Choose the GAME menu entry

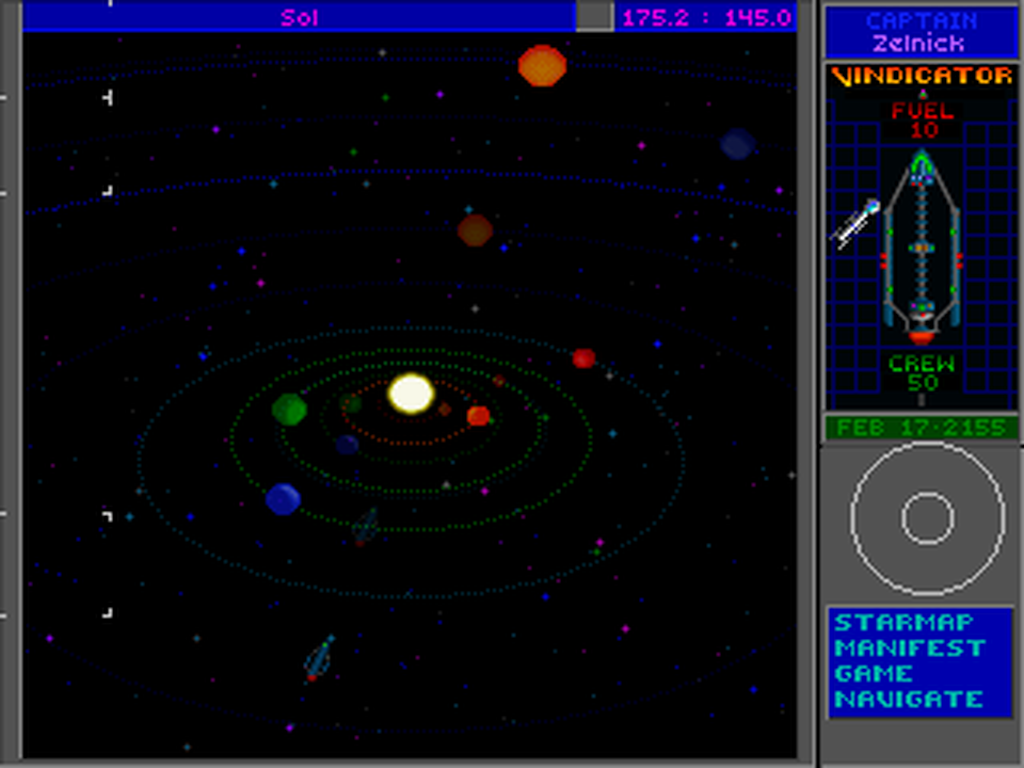pyautogui.click(x=873, y=673)
